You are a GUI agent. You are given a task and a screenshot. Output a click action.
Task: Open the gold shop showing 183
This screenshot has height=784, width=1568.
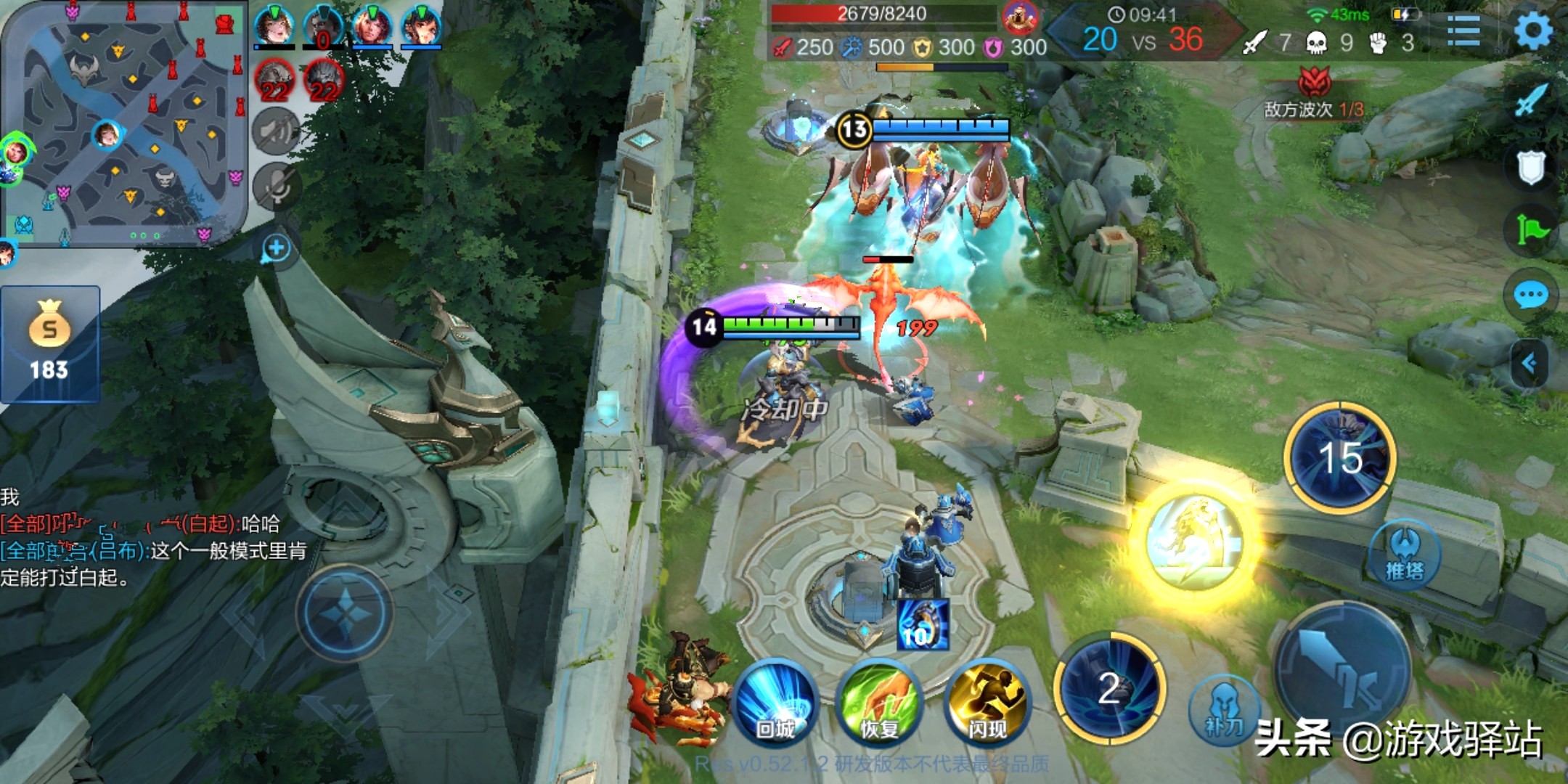[49, 344]
